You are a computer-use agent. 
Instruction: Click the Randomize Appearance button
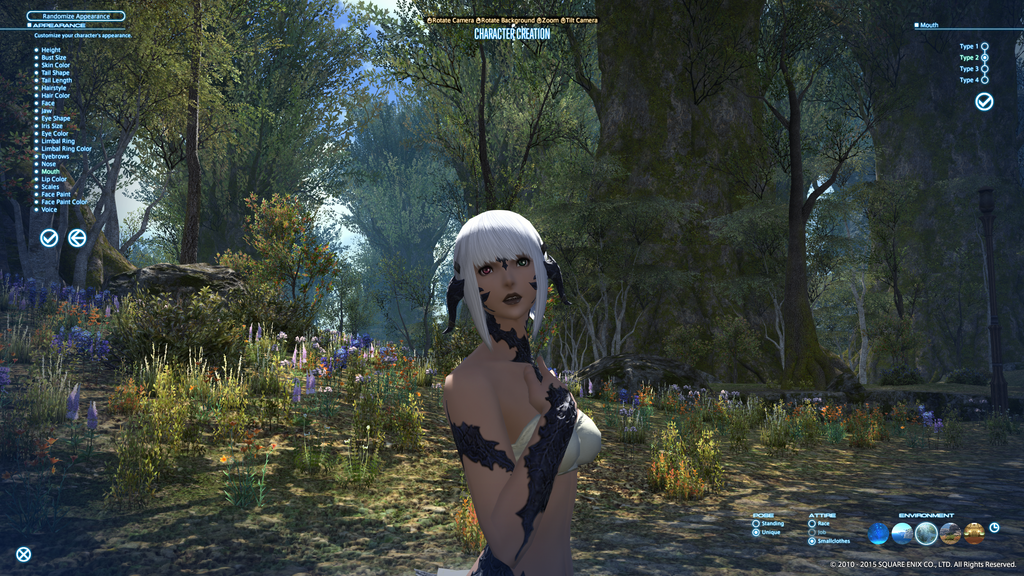(75, 16)
